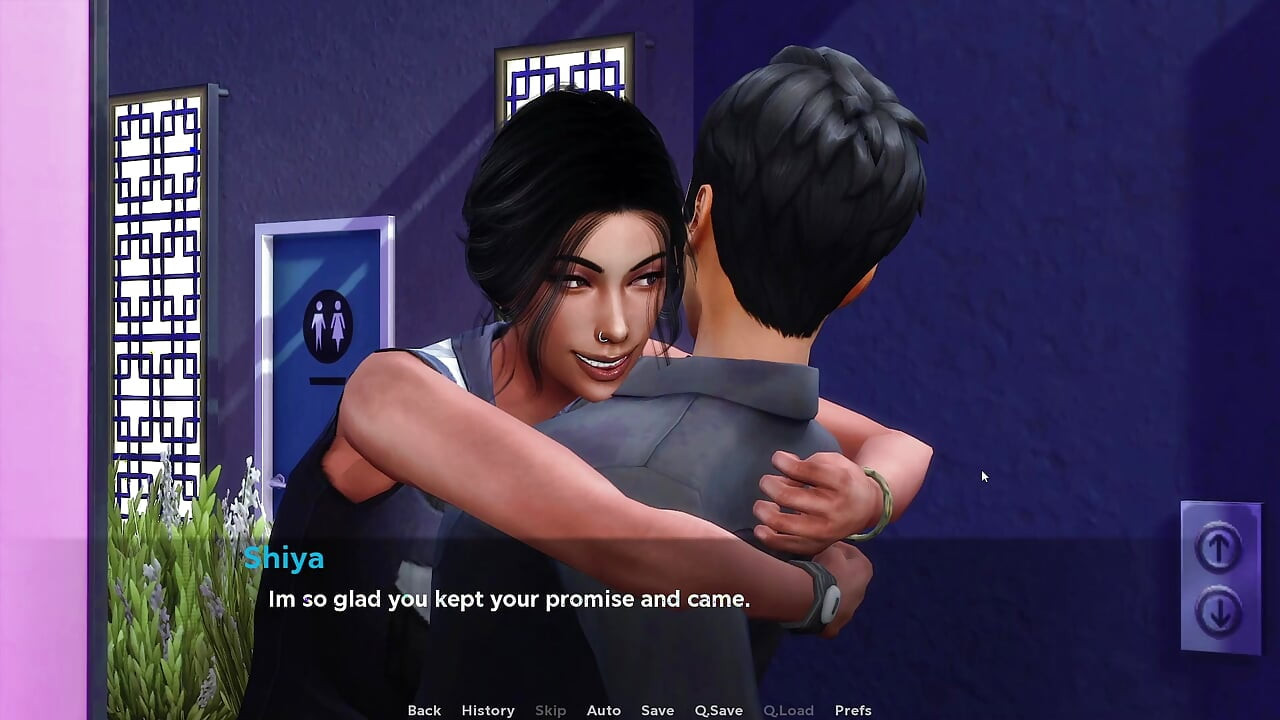Rewind using the Back option
This screenshot has width=1280, height=720.
(x=424, y=710)
